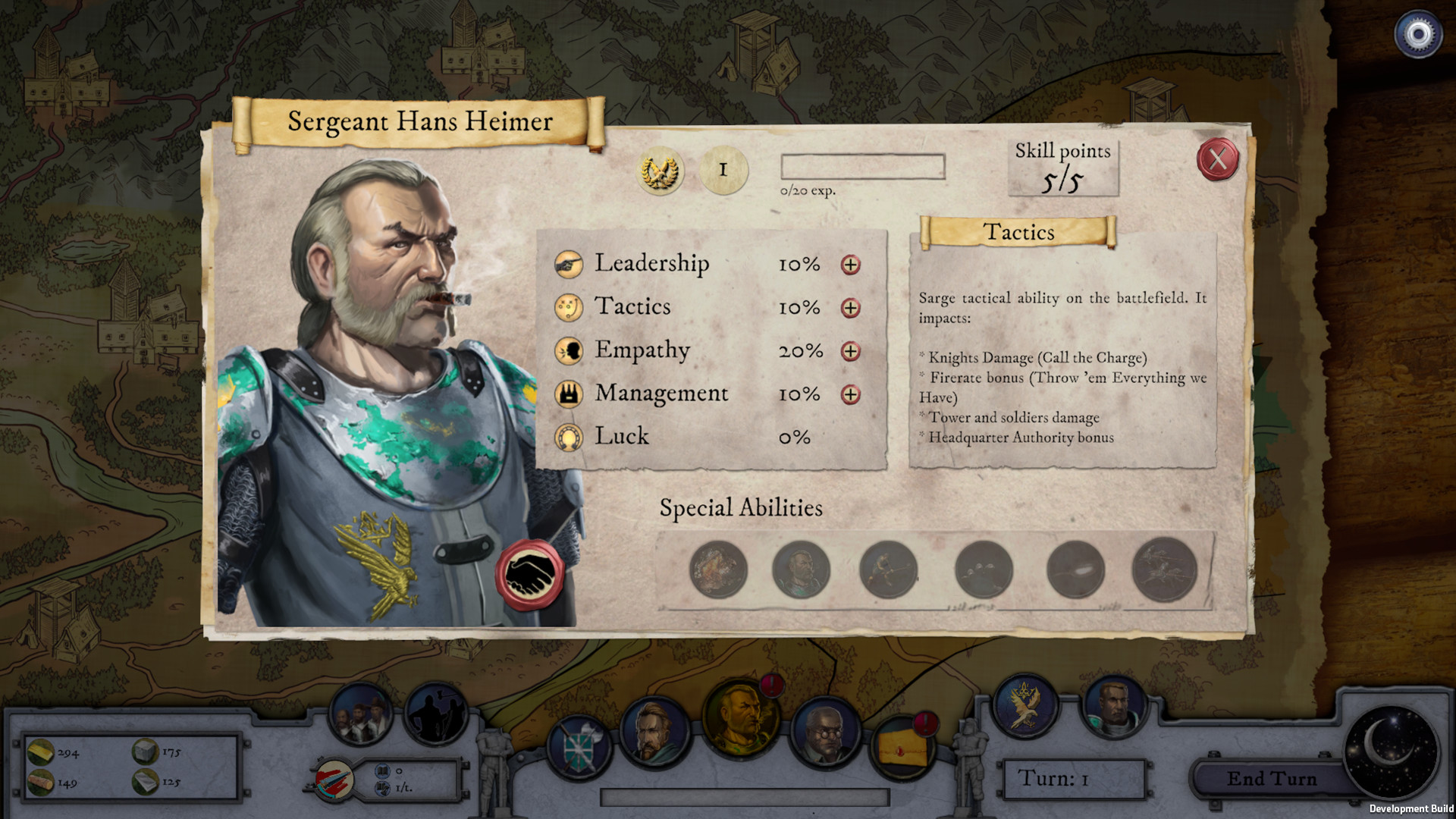Select the Tactics skill icon
The width and height of the screenshot is (1456, 819).
coord(570,309)
